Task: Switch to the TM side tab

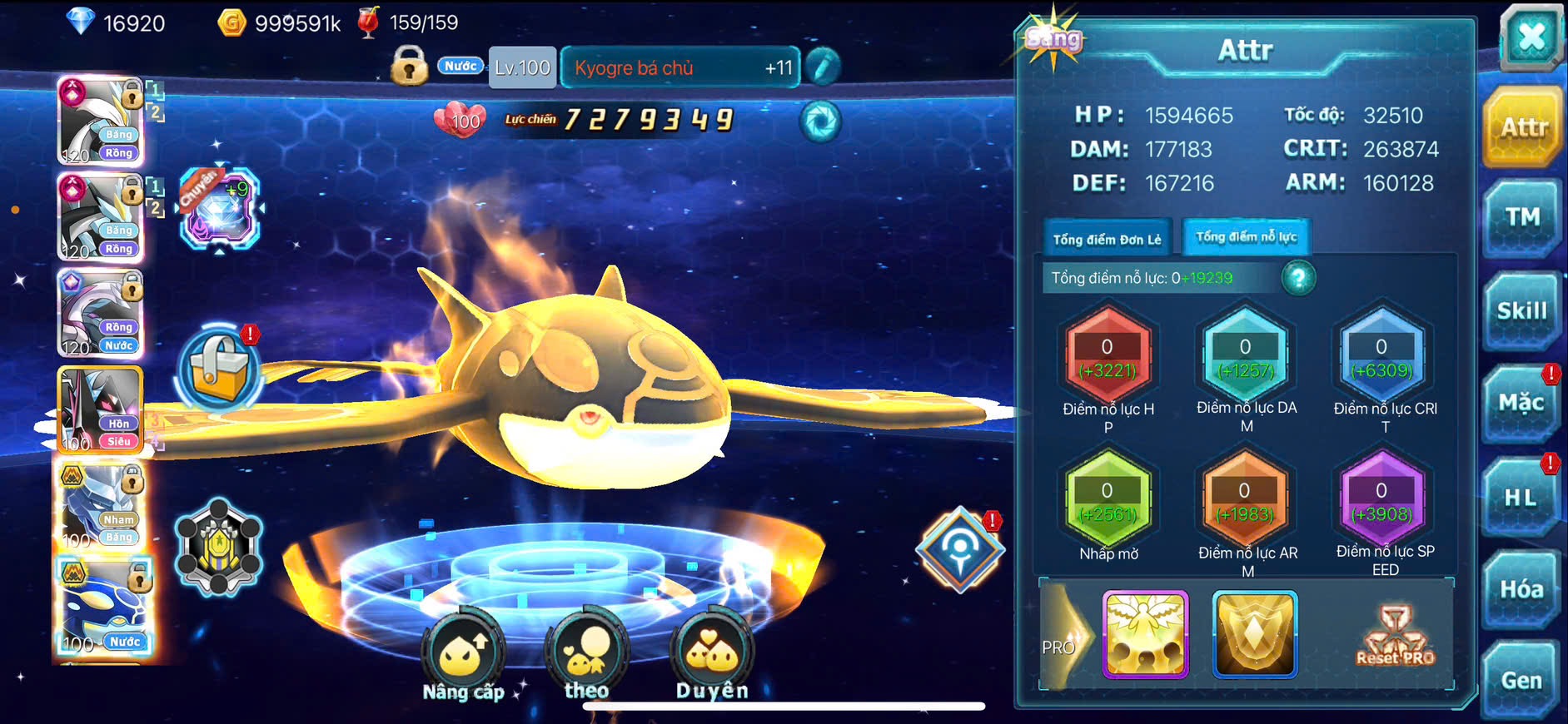Action: (x=1521, y=218)
